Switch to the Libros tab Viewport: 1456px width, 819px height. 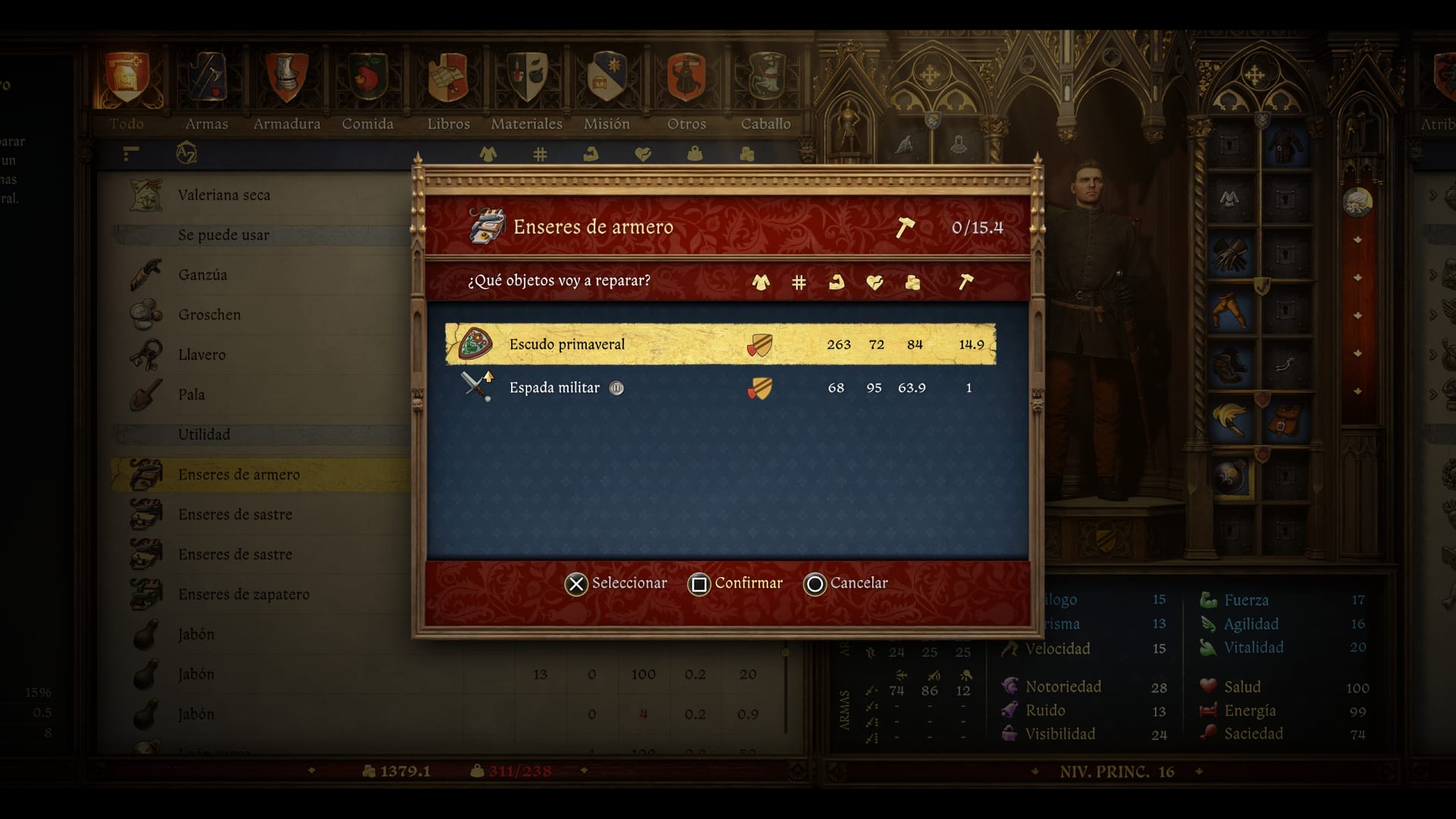tap(448, 76)
